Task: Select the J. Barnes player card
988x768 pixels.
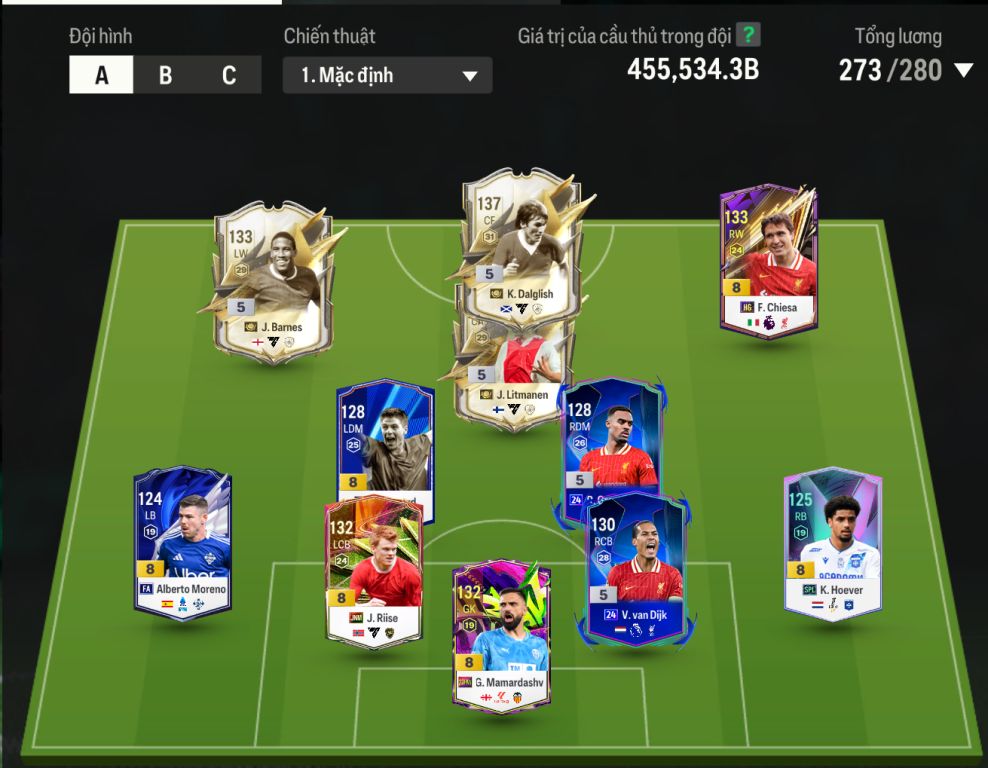Action: (x=272, y=278)
